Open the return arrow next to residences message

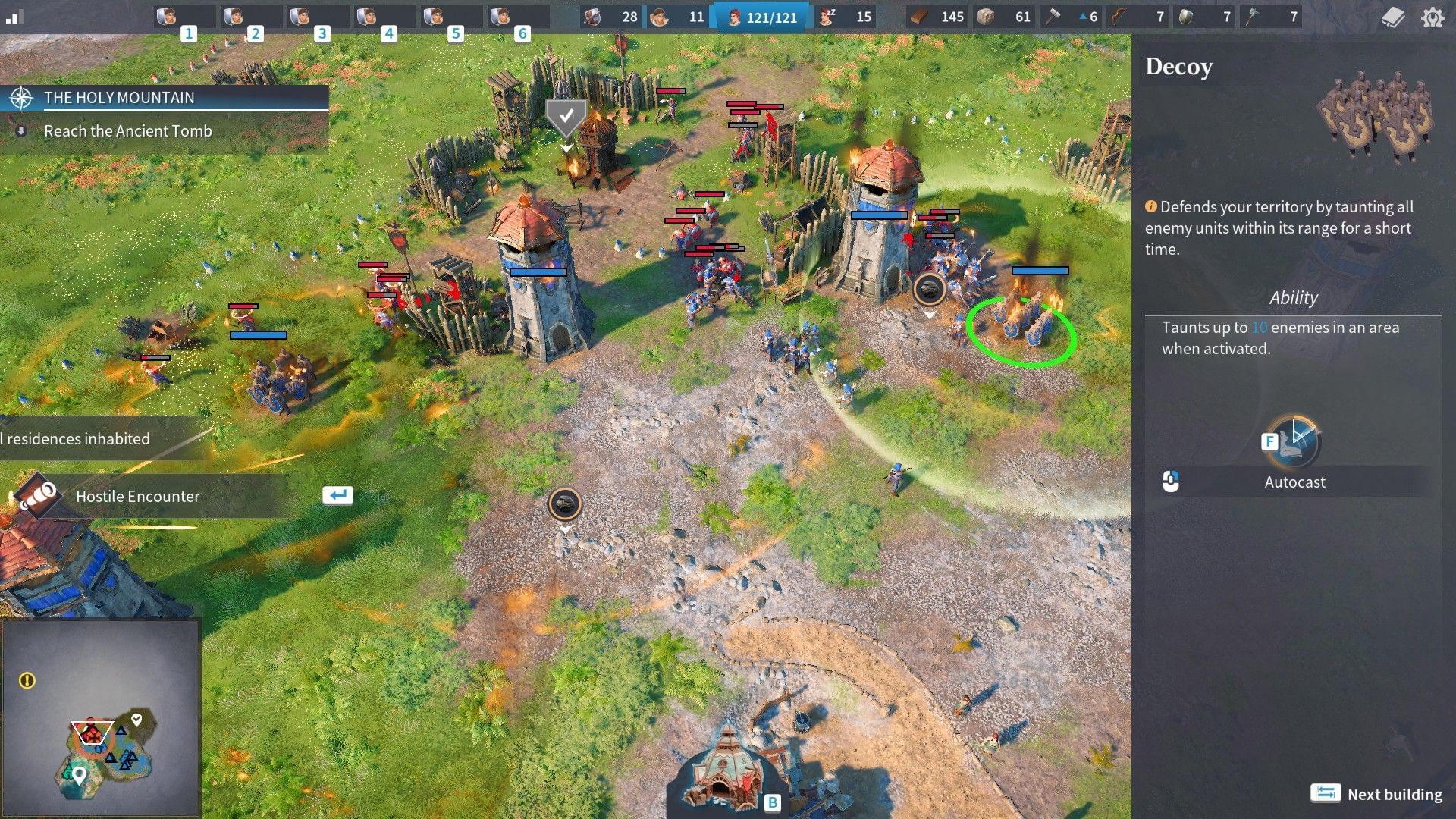coord(337,494)
